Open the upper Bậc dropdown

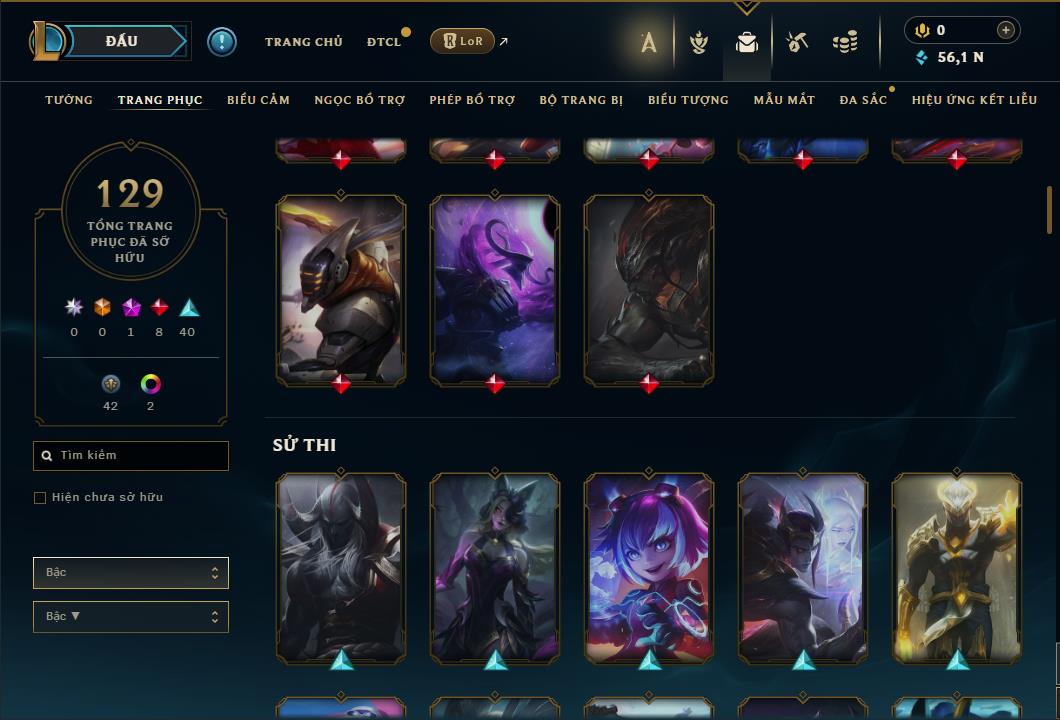click(x=131, y=573)
